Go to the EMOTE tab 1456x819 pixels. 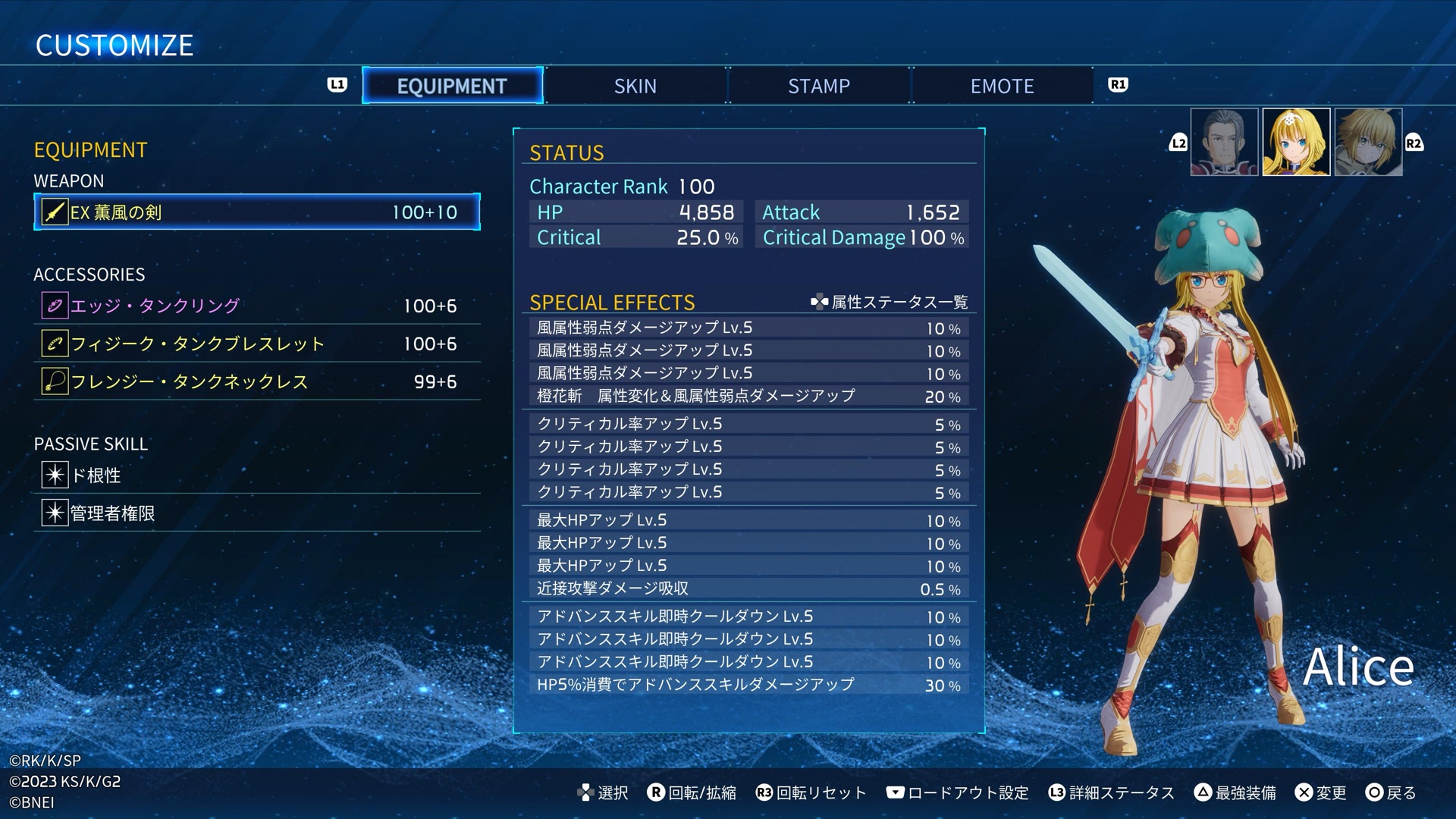pos(1002,86)
